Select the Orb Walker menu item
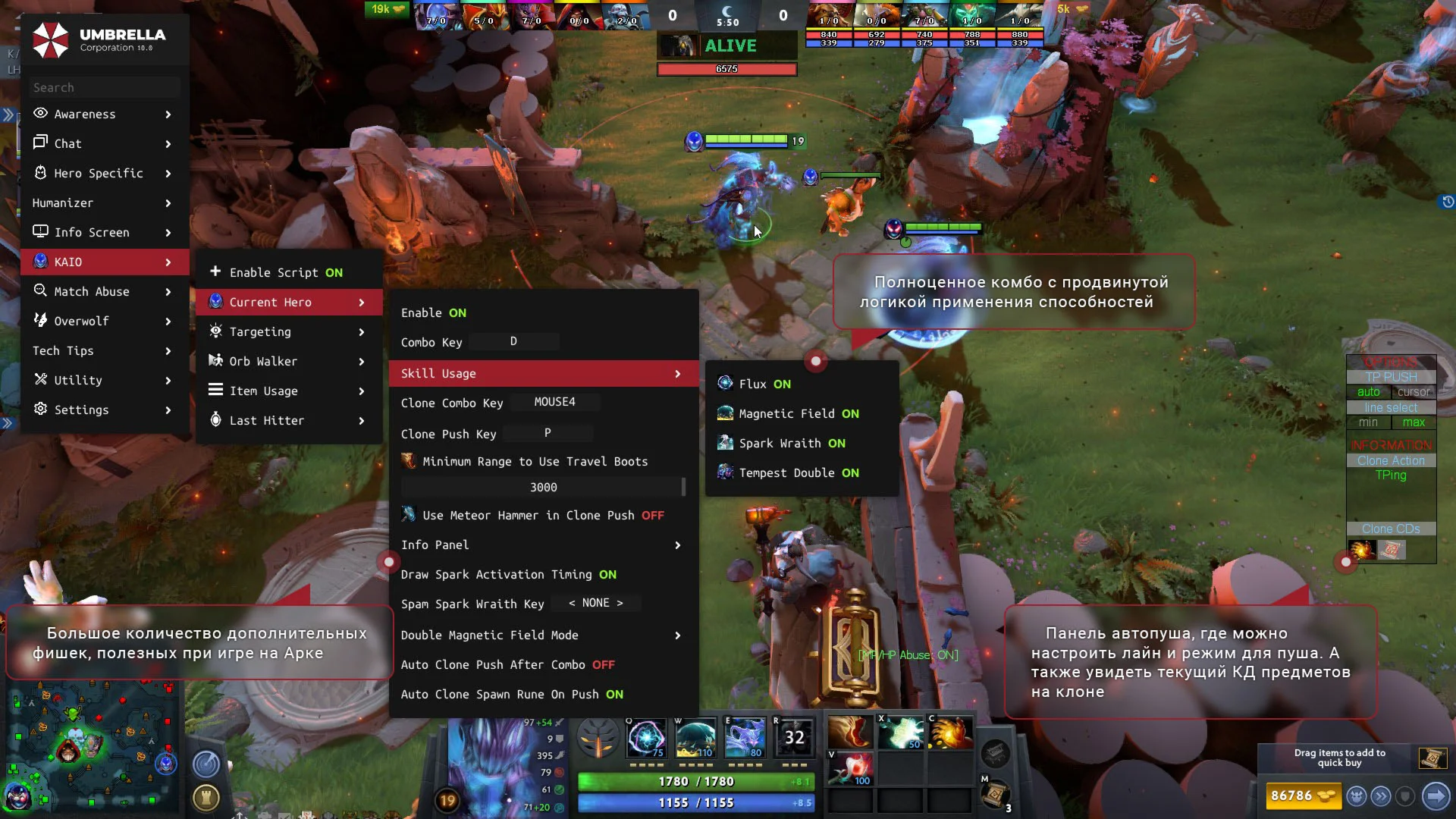Screen dimensions: 1456x819 click(262, 361)
